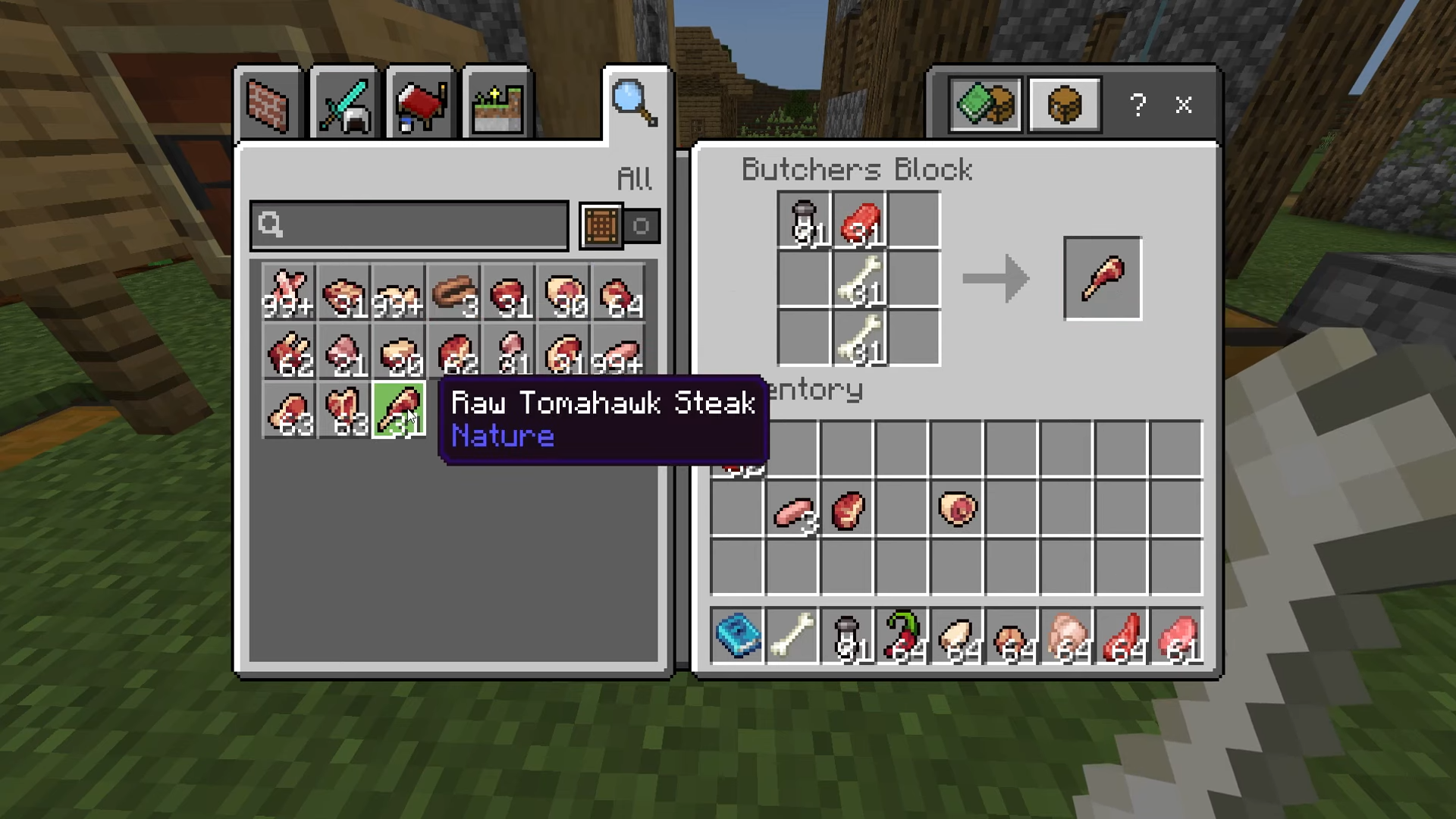Select the sausage stack in inventory
The width and height of the screenshot is (1456, 819).
click(x=793, y=511)
